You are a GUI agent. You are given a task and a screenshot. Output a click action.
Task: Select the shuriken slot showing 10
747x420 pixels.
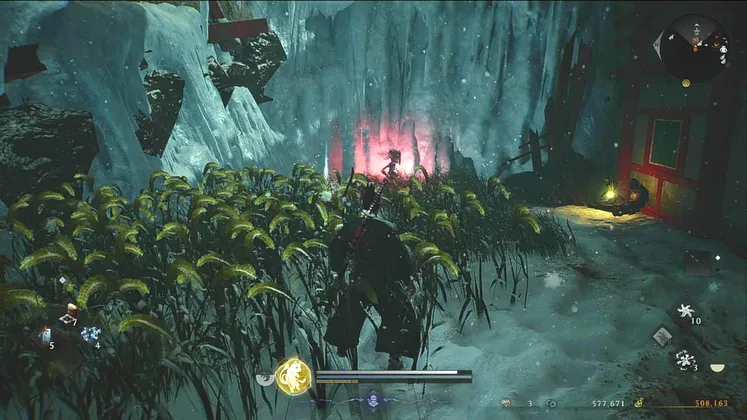coord(686,311)
